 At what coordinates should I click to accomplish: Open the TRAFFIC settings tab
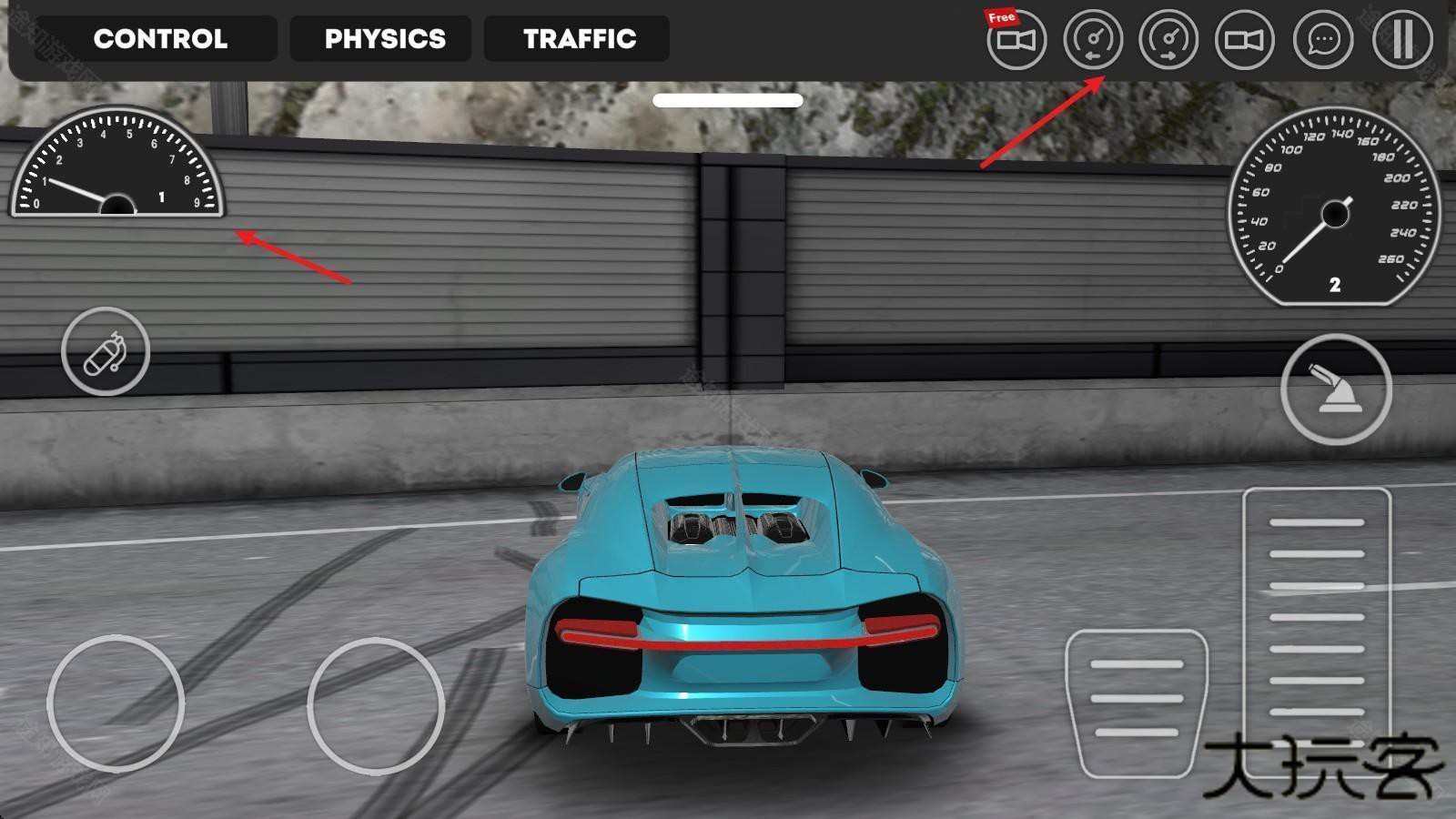[579, 39]
